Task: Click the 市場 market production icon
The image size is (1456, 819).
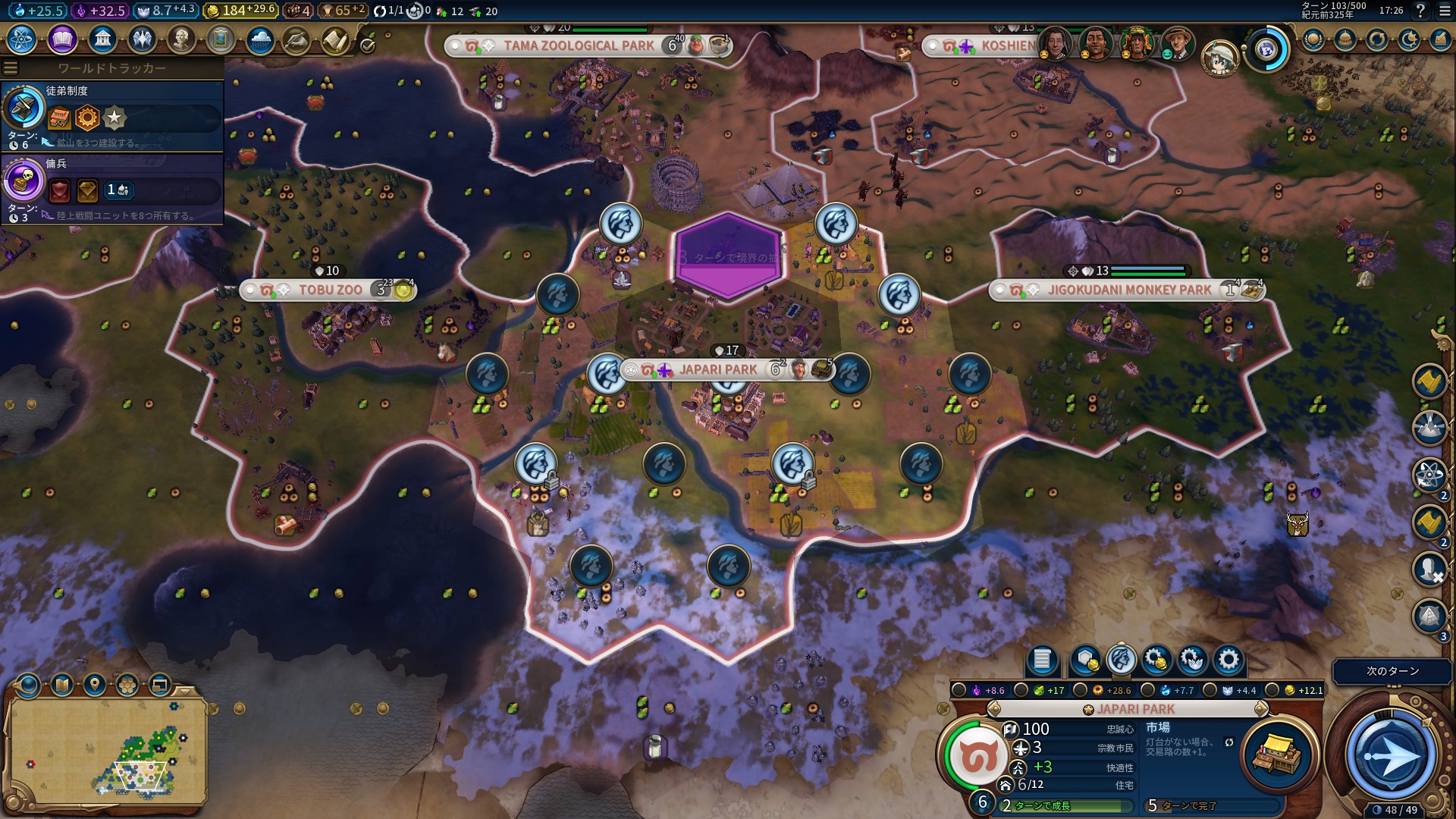Action: (x=1276, y=754)
